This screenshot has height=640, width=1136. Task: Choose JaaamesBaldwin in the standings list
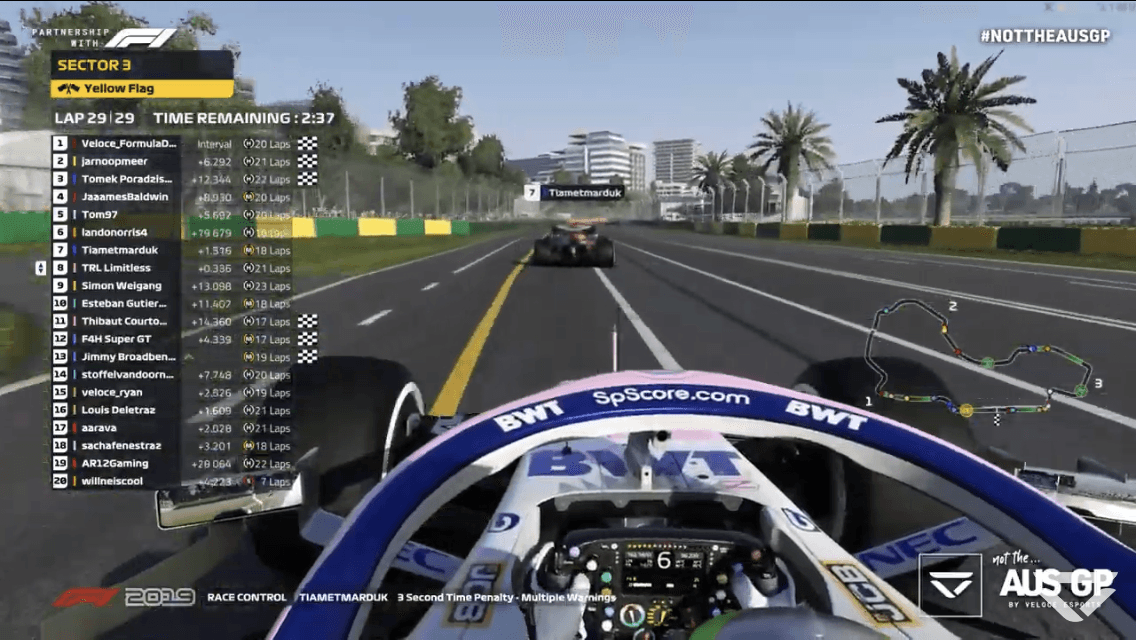pos(125,197)
